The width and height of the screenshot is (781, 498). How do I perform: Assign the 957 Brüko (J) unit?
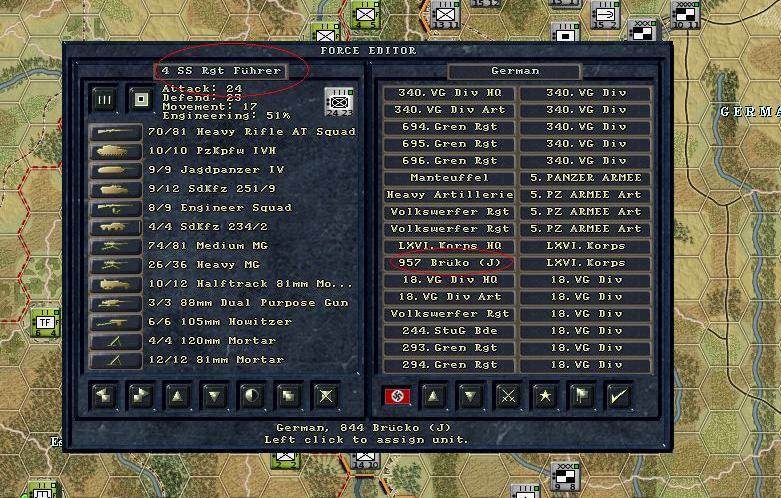point(449,263)
